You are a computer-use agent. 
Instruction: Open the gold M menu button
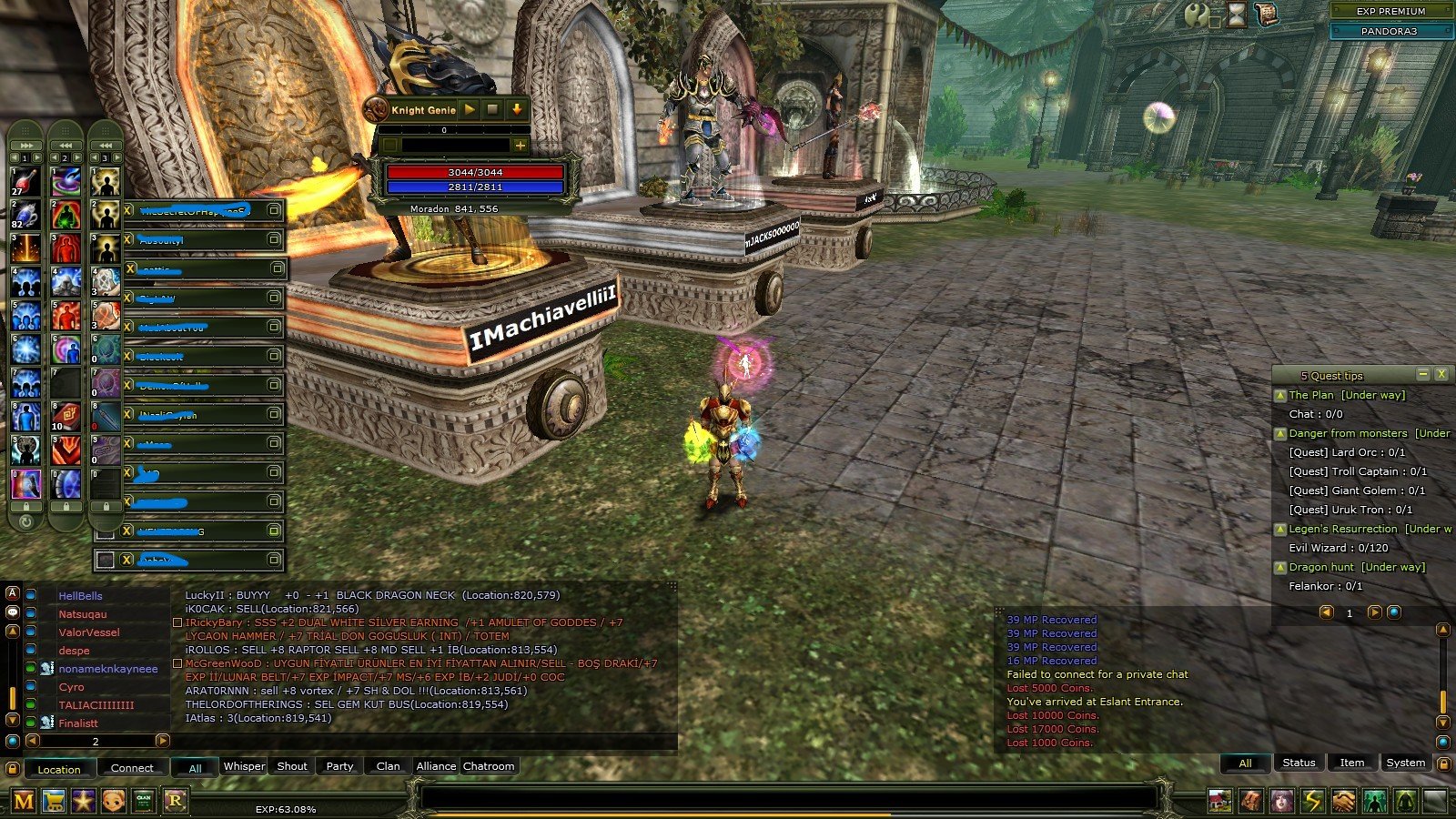24,801
